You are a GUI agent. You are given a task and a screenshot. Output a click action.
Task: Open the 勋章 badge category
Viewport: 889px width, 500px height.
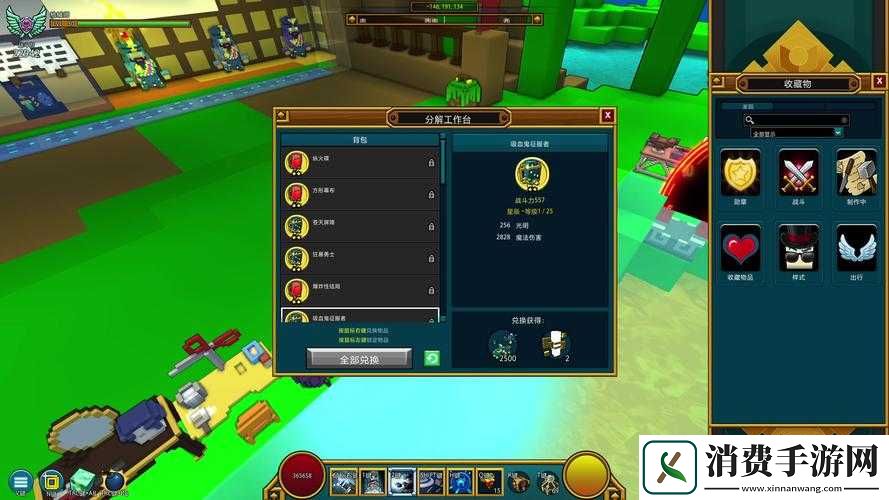pos(740,171)
